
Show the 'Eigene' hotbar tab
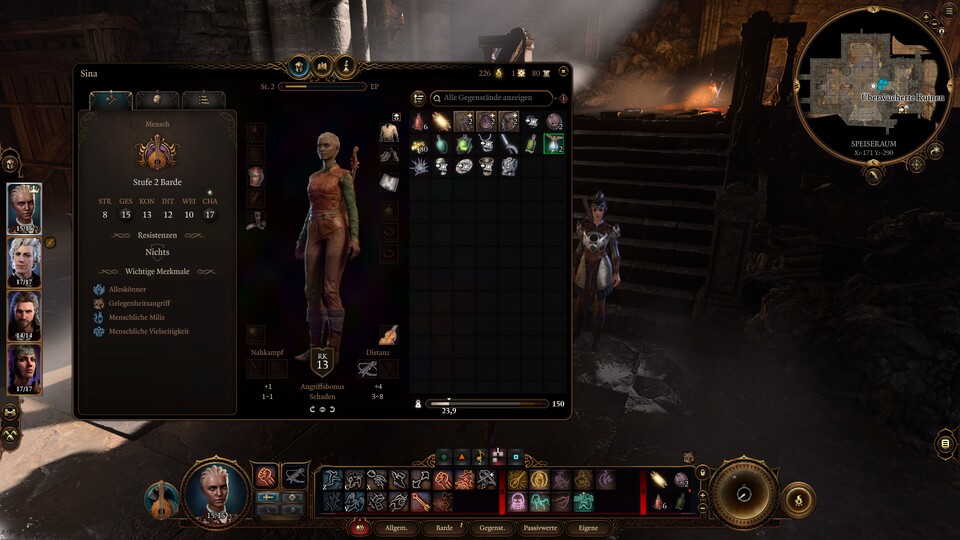587,528
